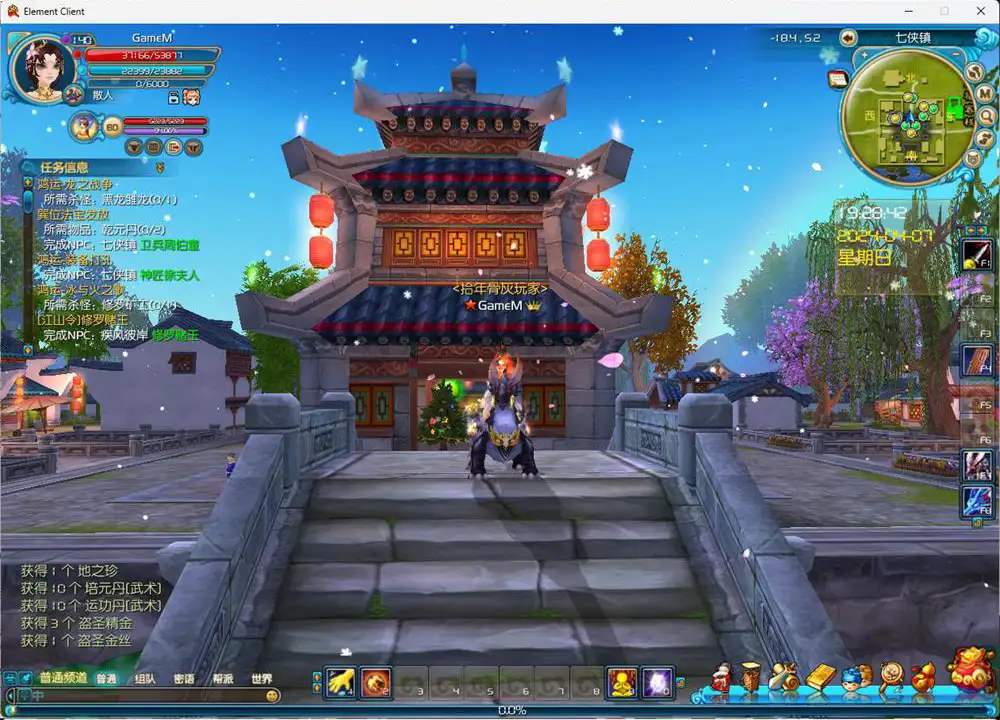Image resolution: width=1000 pixels, height=720 pixels.
Task: Open the golden book menu icon
Action: [x=820, y=677]
